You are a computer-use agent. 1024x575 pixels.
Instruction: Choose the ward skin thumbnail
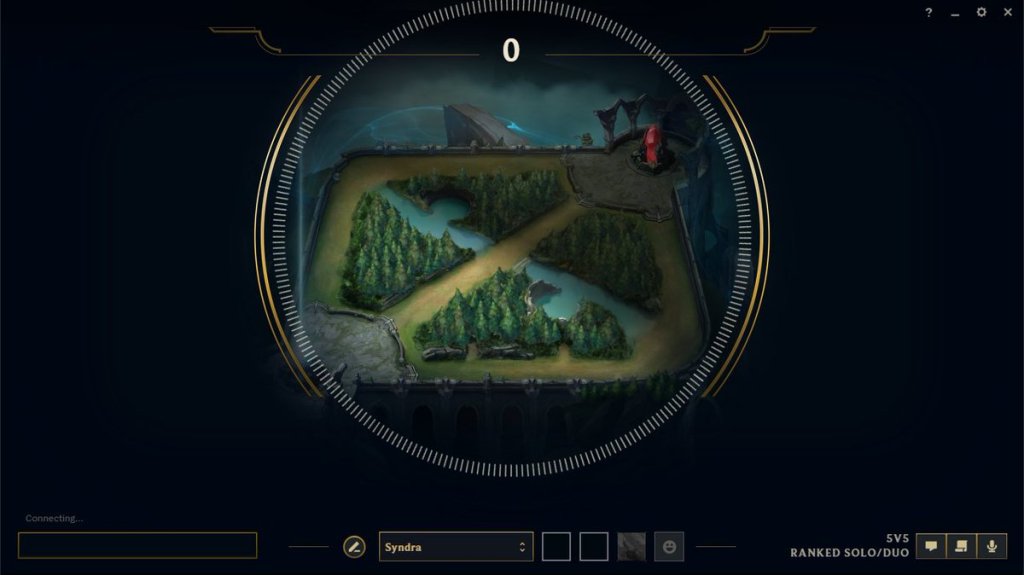click(632, 547)
